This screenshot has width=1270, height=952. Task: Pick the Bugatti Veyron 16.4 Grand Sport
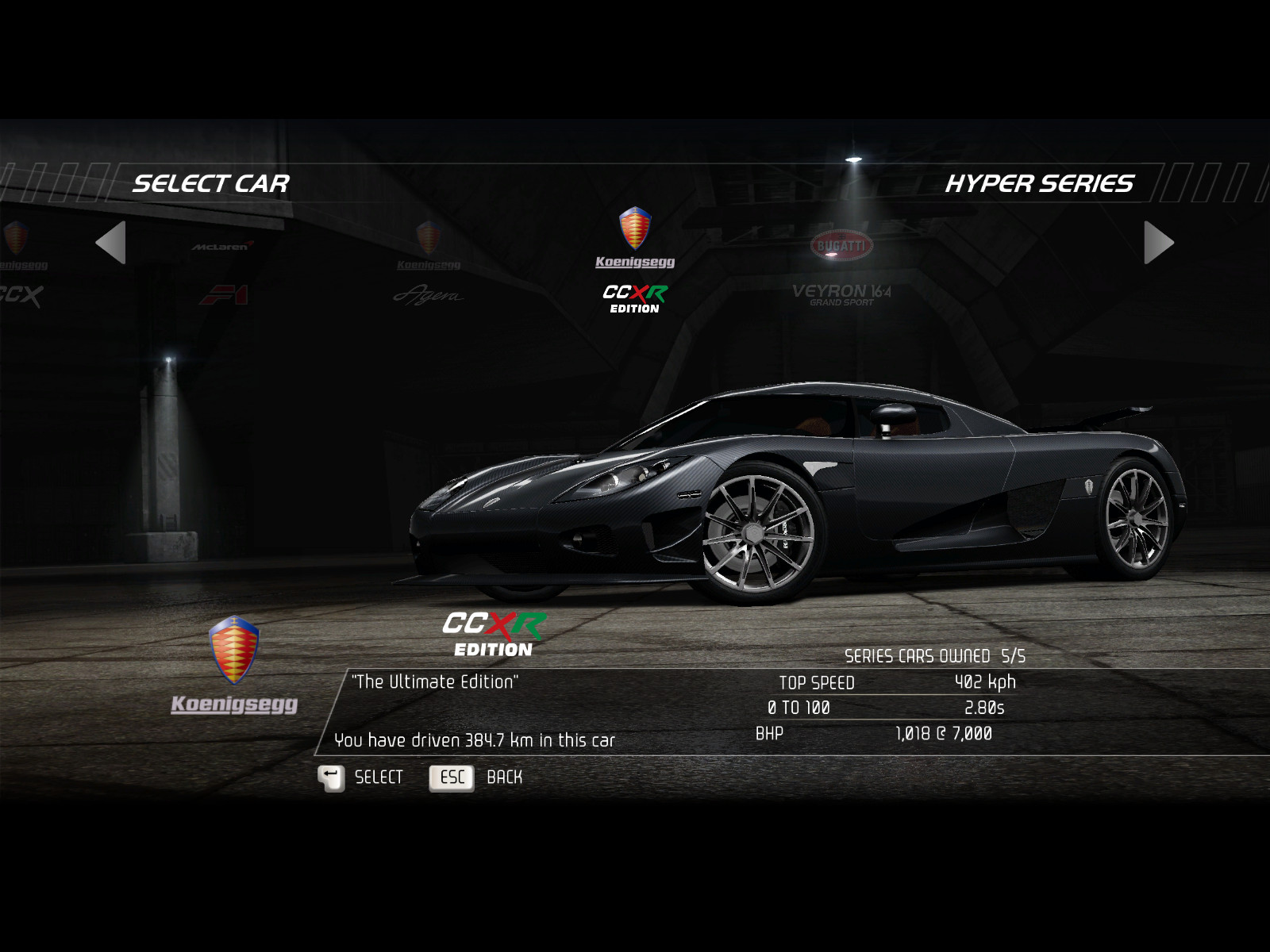coord(841,270)
